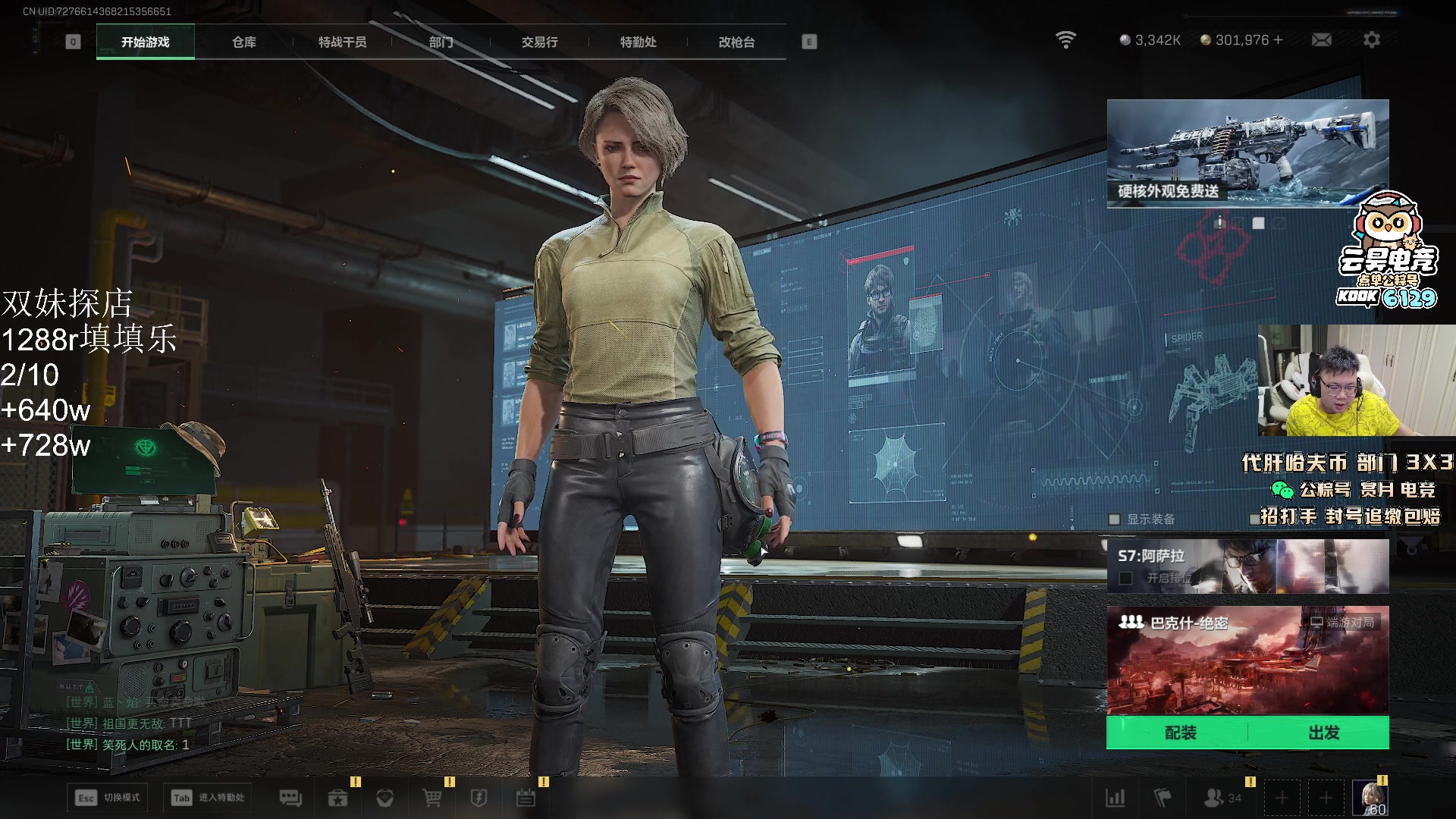Go to the 交易行 trading tab
This screenshot has width=1456, height=819.
pos(539,42)
